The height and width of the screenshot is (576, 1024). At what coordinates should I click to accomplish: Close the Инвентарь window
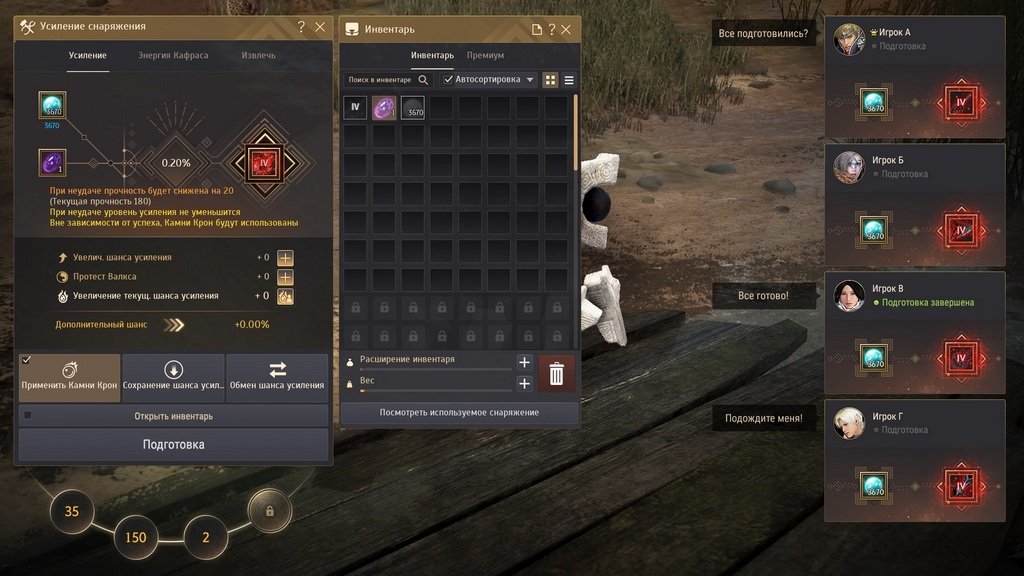[x=567, y=30]
